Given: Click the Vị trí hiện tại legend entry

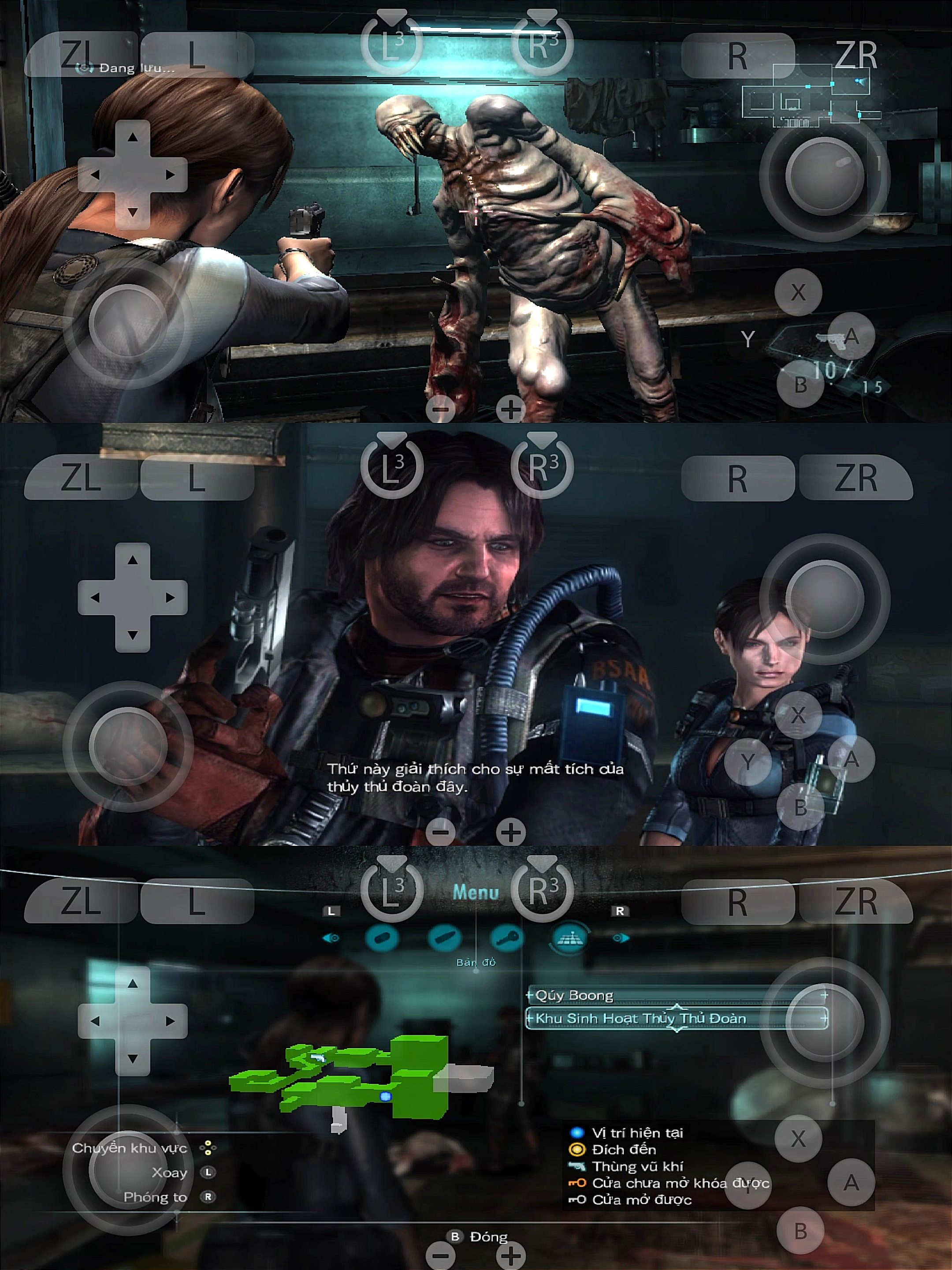Looking at the screenshot, I should (x=637, y=1133).
